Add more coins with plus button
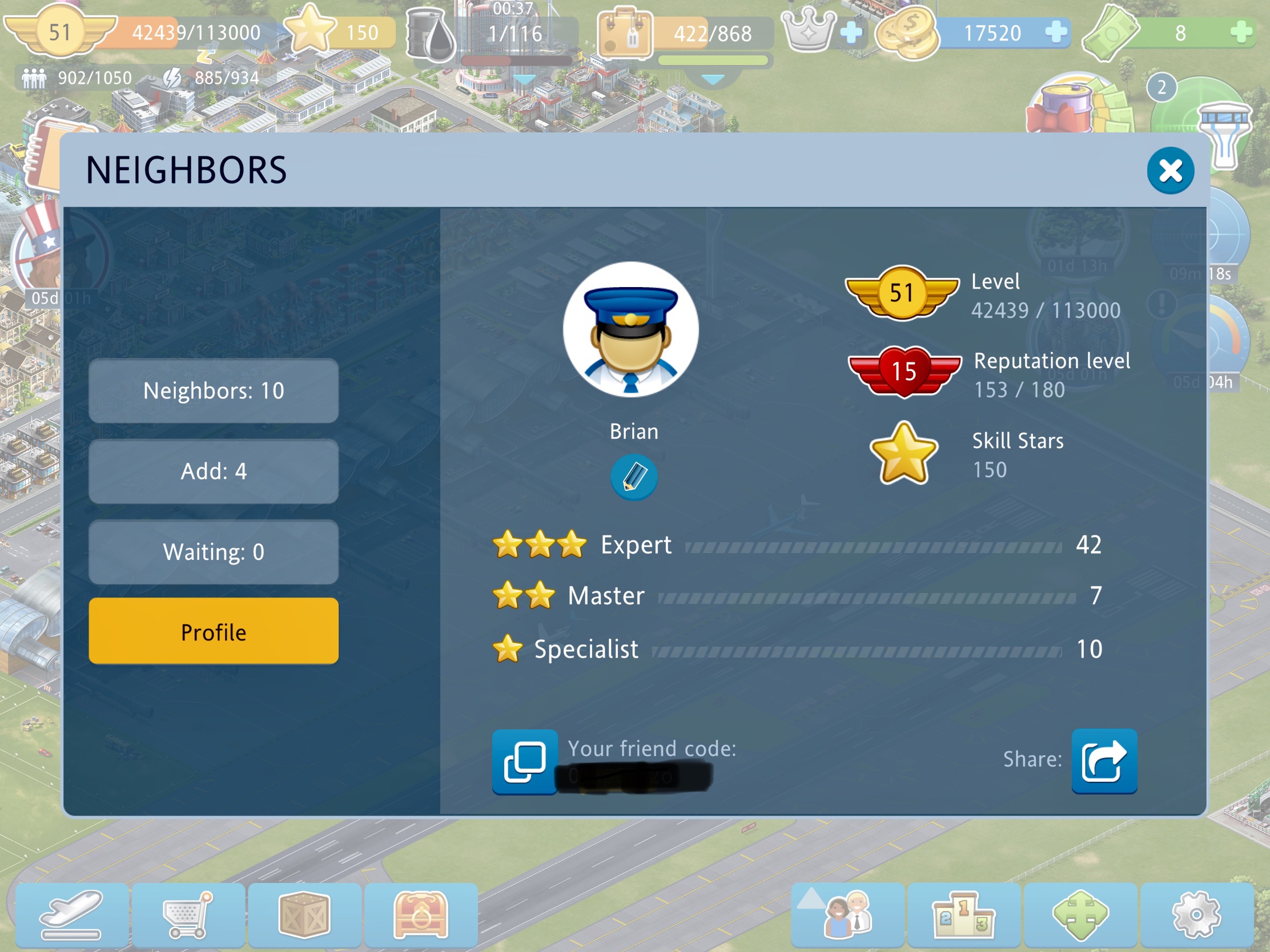This screenshot has height=952, width=1270. point(1055,32)
